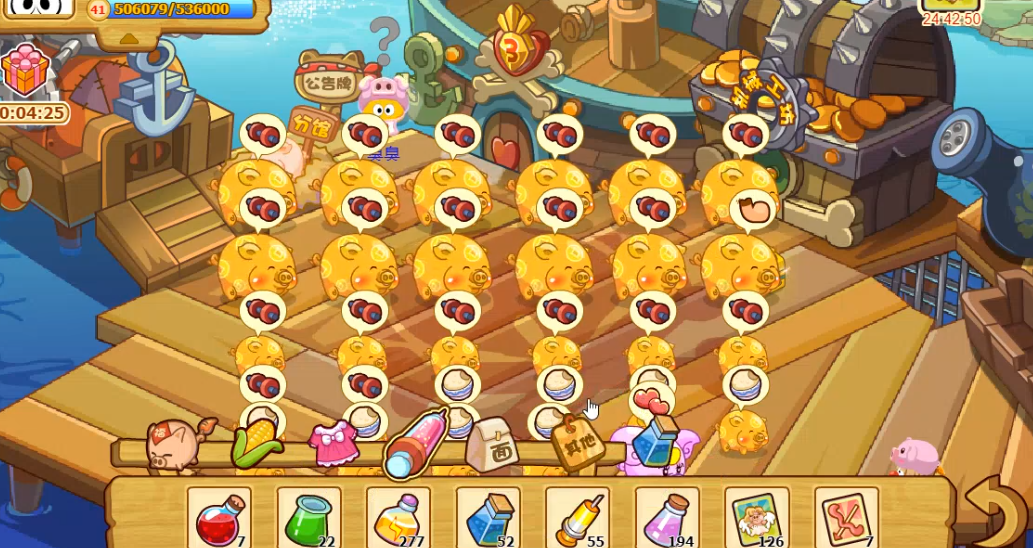This screenshot has width=1033, height=548.
Task: Open the orange gift box reward
Action: pos(25,70)
